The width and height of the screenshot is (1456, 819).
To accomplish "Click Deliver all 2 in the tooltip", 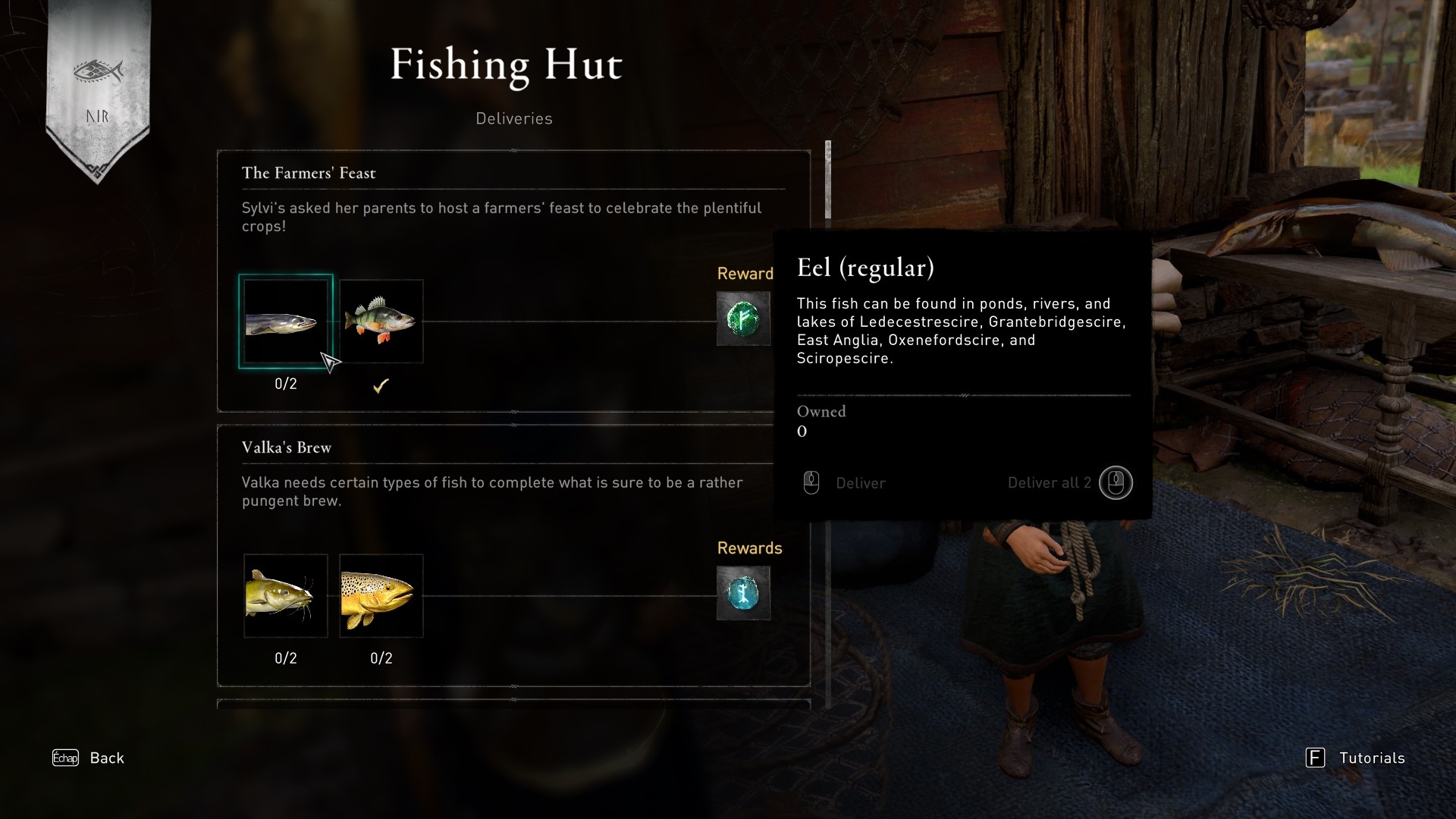I will [1050, 482].
